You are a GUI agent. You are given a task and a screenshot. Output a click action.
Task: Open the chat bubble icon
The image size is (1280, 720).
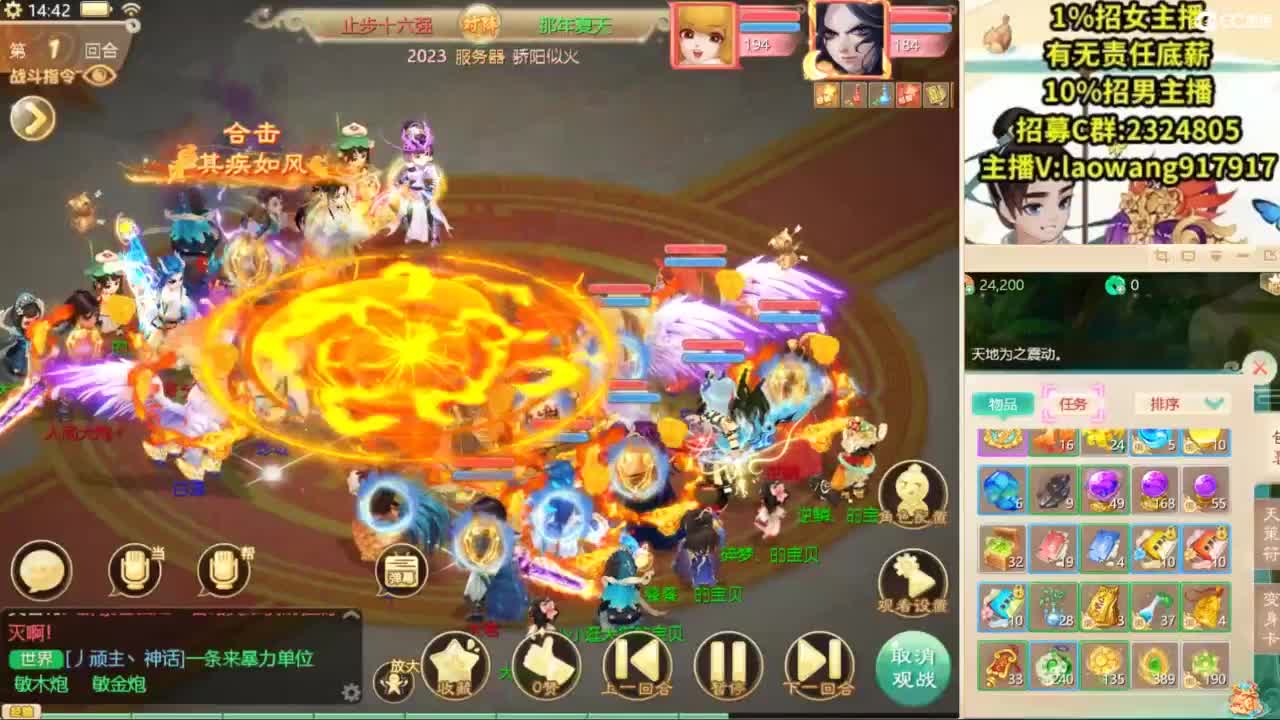point(40,570)
